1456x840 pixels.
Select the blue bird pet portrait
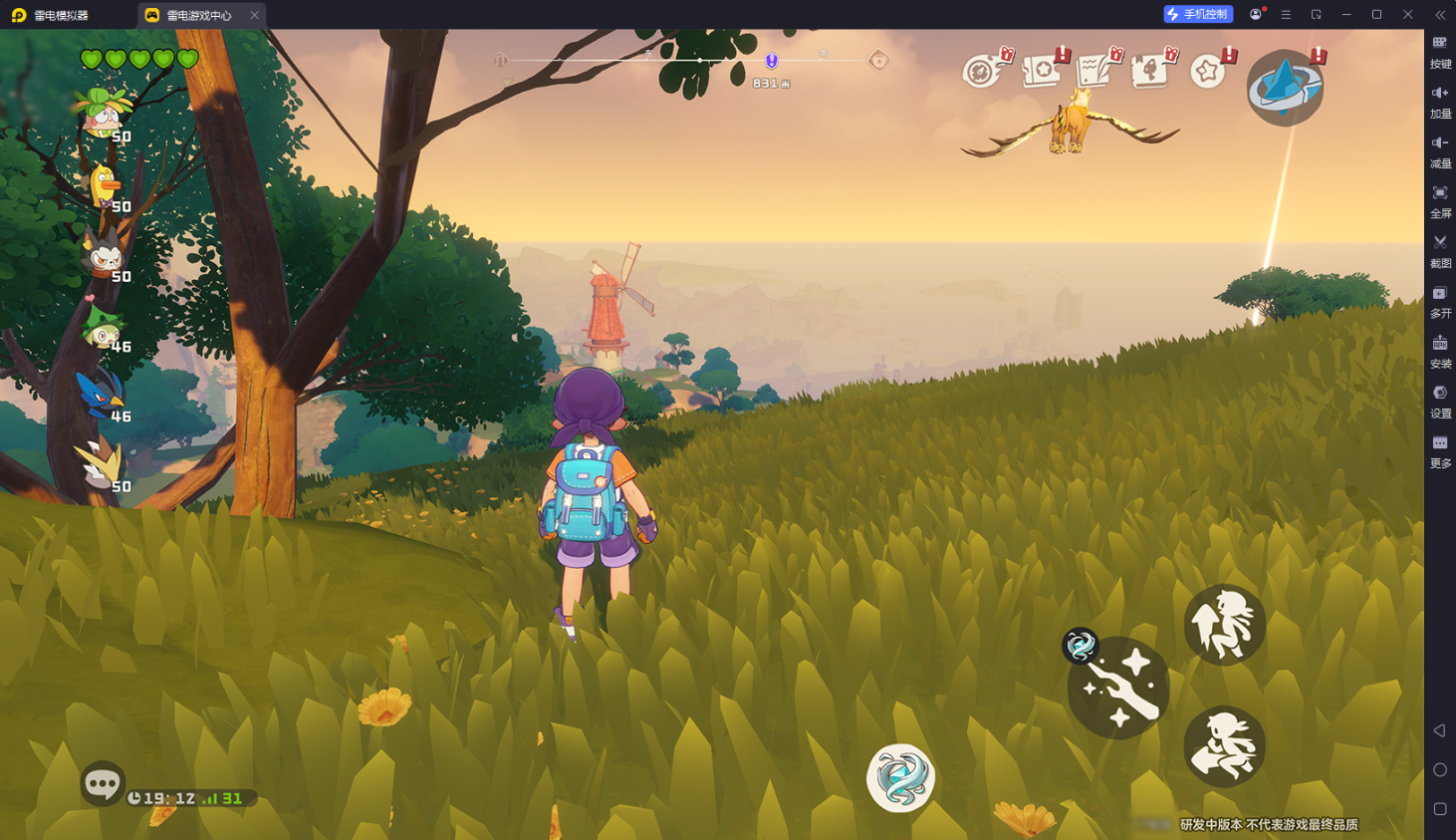coord(102,395)
